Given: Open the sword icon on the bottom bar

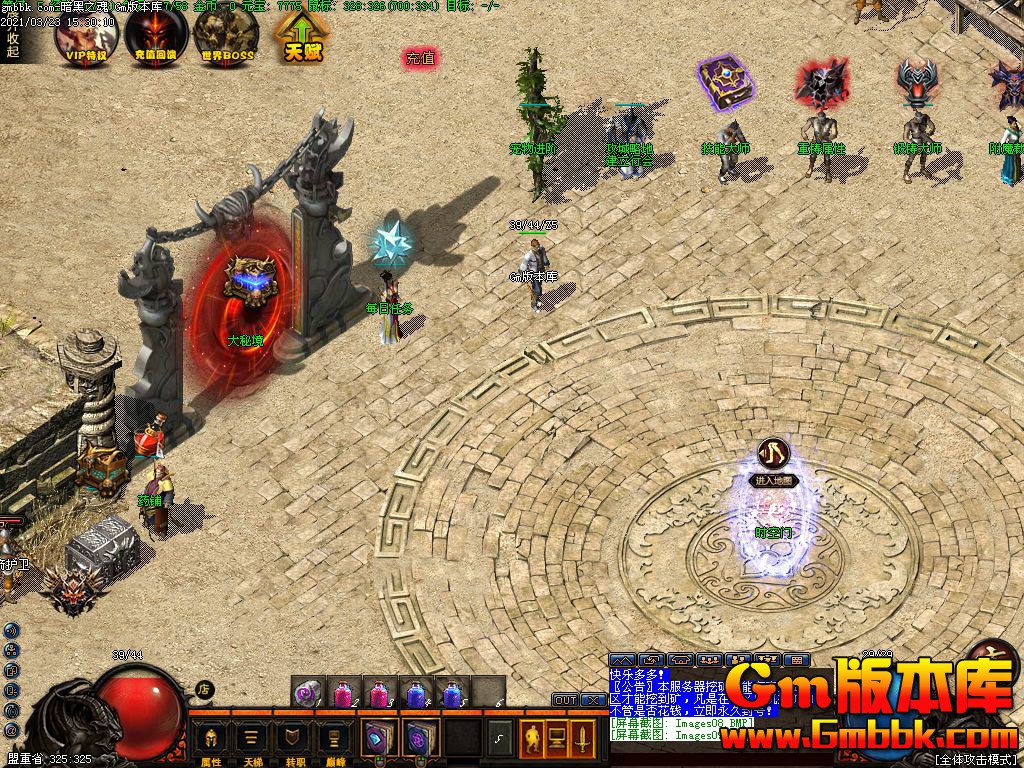Looking at the screenshot, I should tap(582, 739).
